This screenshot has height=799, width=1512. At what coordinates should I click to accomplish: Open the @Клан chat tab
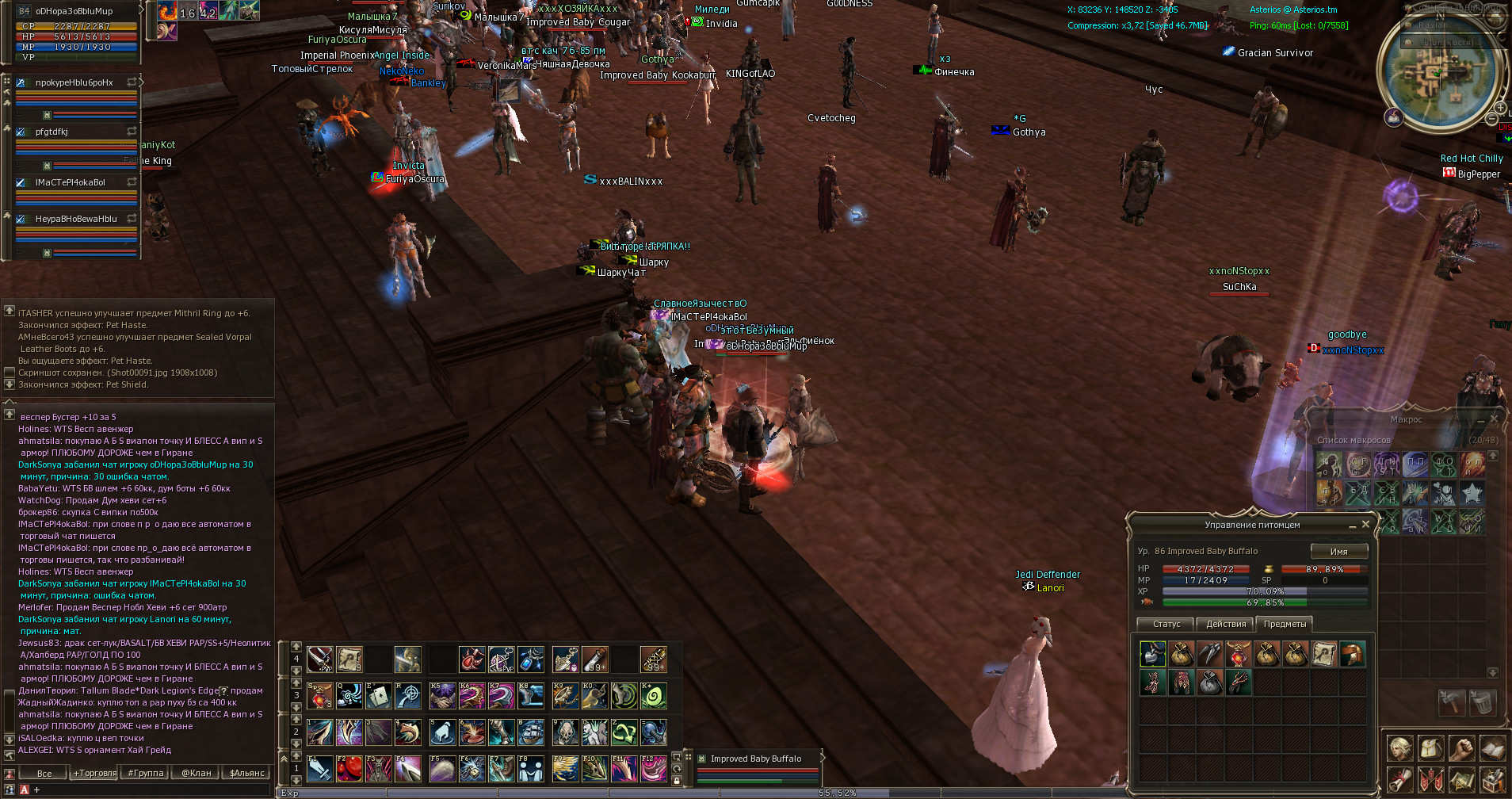coord(196,773)
